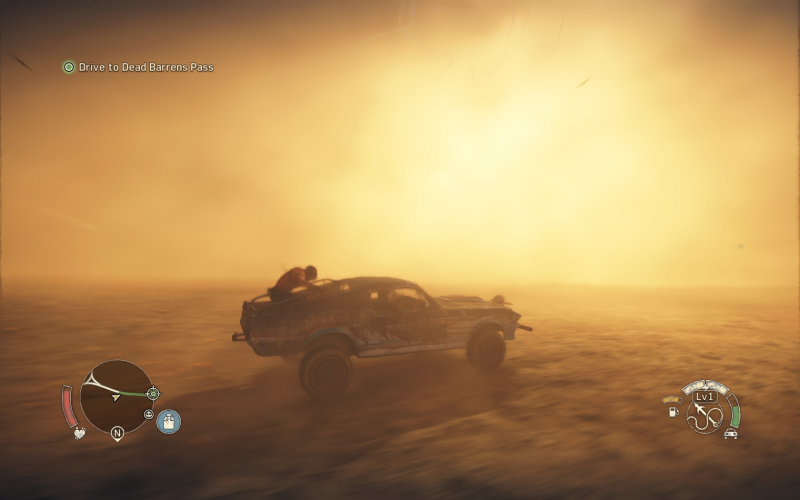This screenshot has width=800, height=500.
Task: Click the blue water canteen icon
Action: click(169, 421)
